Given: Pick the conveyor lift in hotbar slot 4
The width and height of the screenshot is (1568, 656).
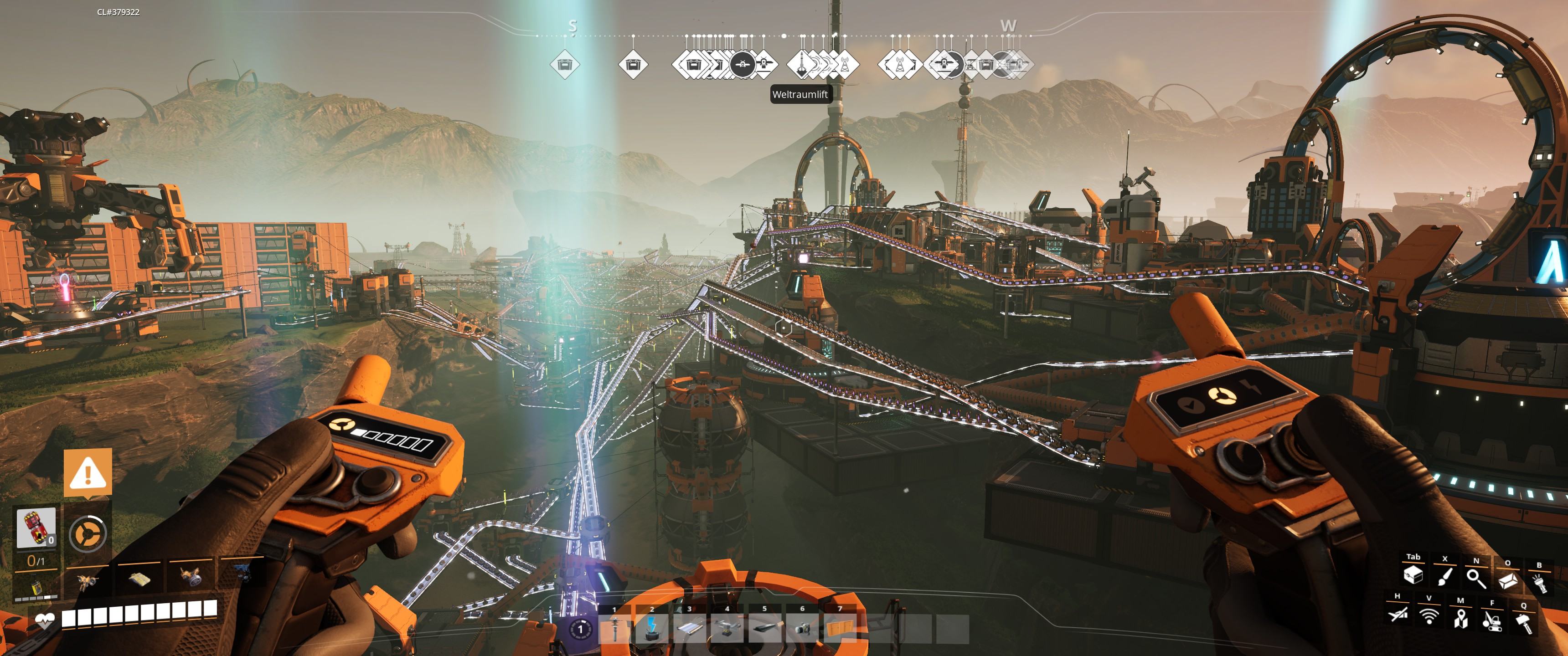Looking at the screenshot, I should (x=727, y=629).
